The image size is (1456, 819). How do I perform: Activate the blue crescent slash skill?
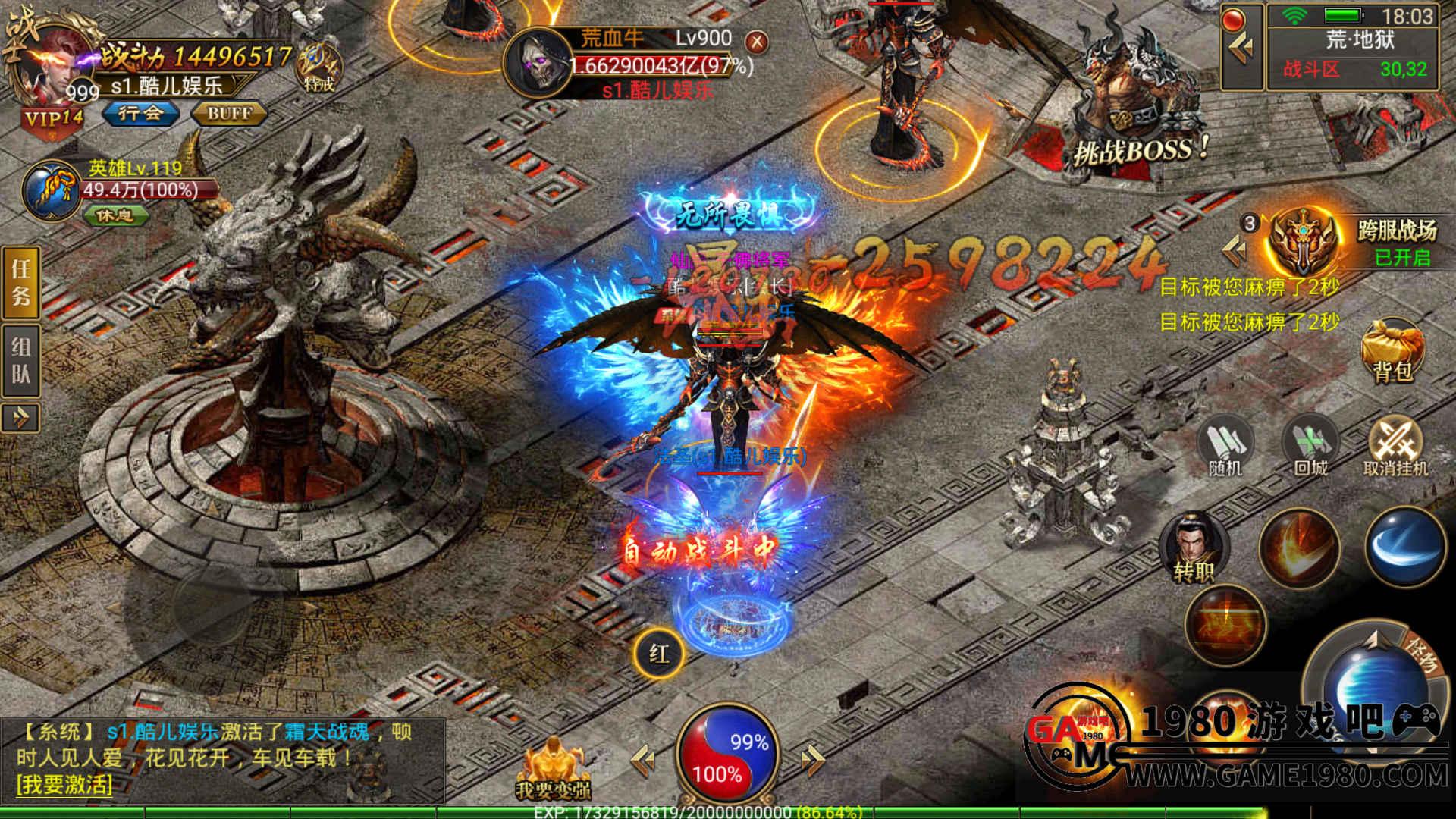1405,547
